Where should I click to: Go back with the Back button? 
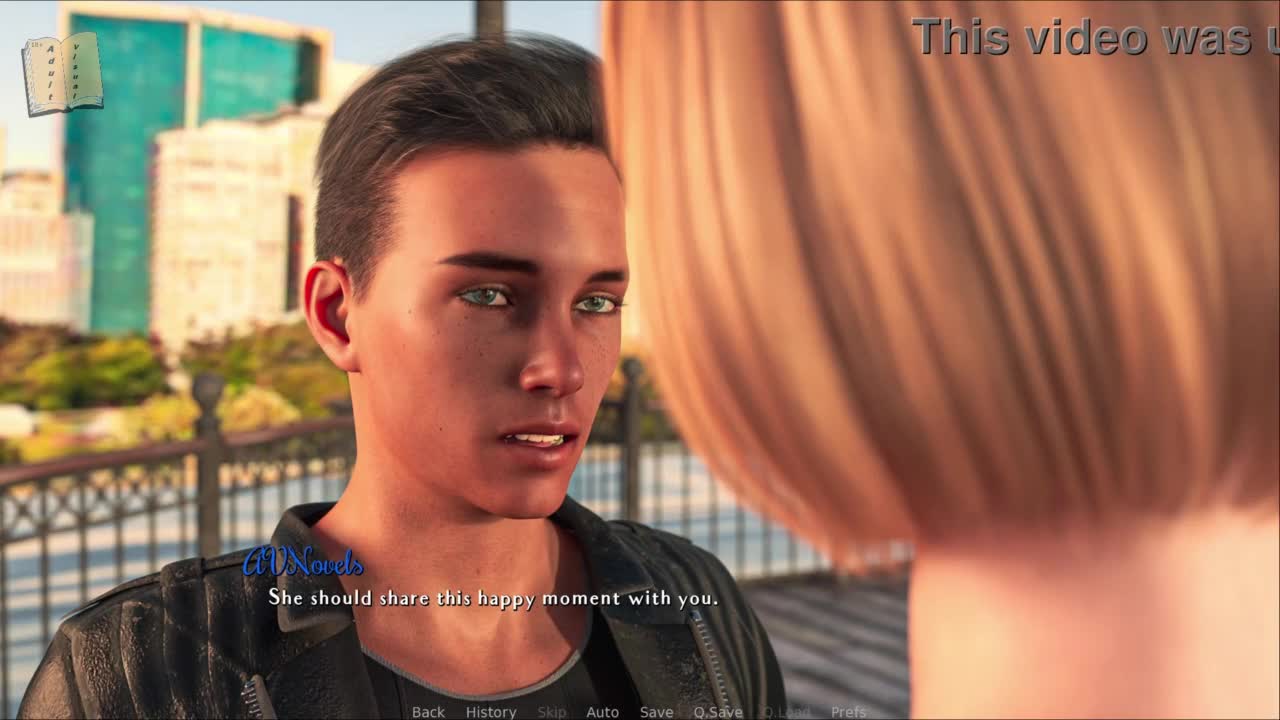coord(428,712)
